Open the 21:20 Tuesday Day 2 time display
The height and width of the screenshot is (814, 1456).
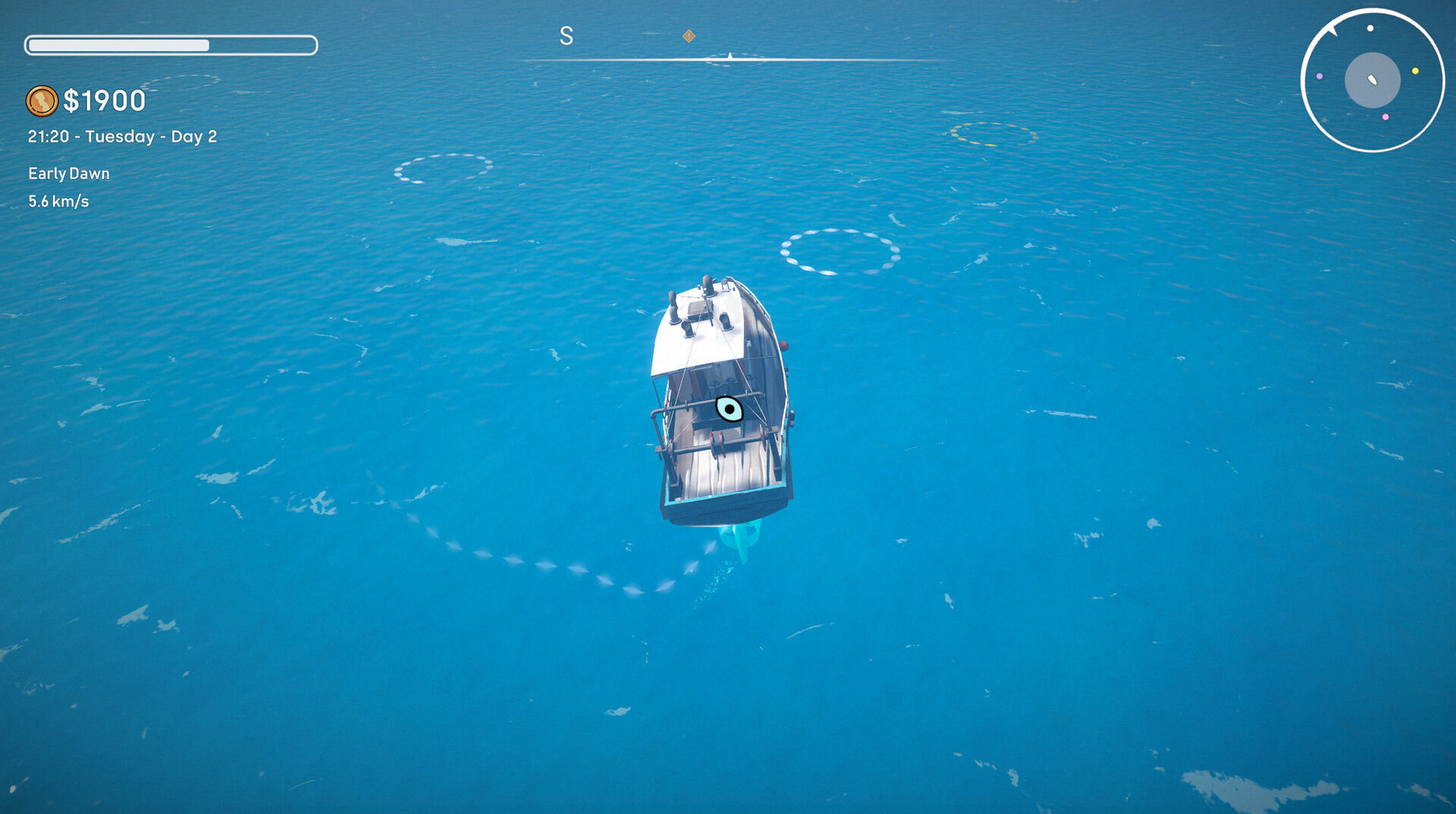(x=122, y=137)
